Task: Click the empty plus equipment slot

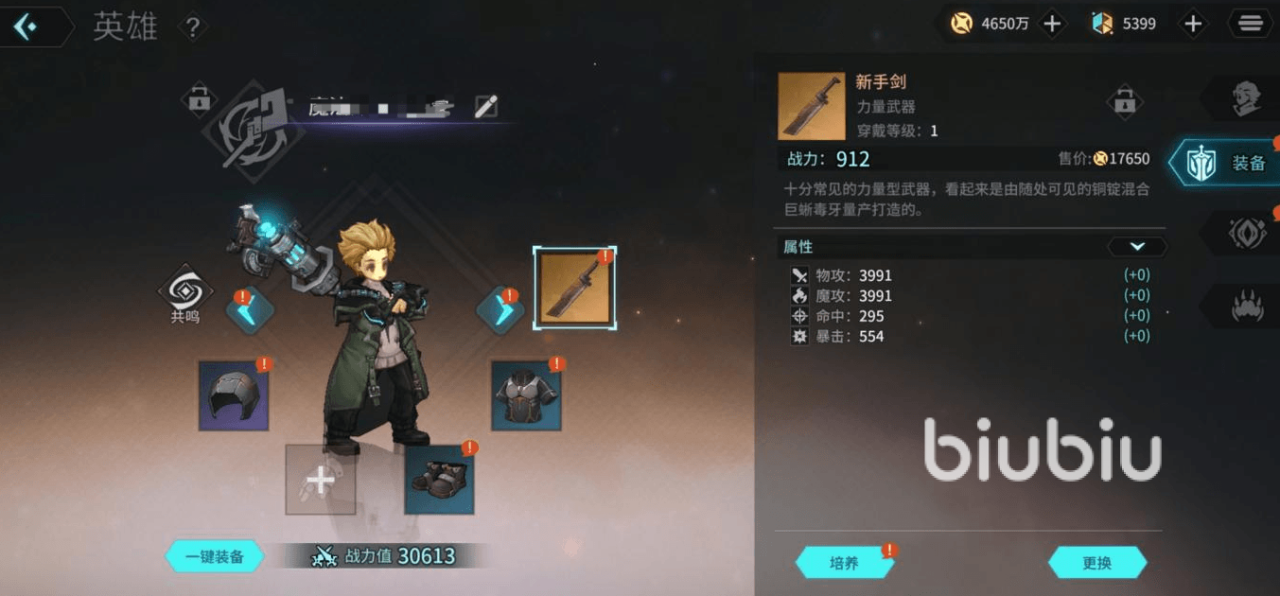Action: click(320, 480)
